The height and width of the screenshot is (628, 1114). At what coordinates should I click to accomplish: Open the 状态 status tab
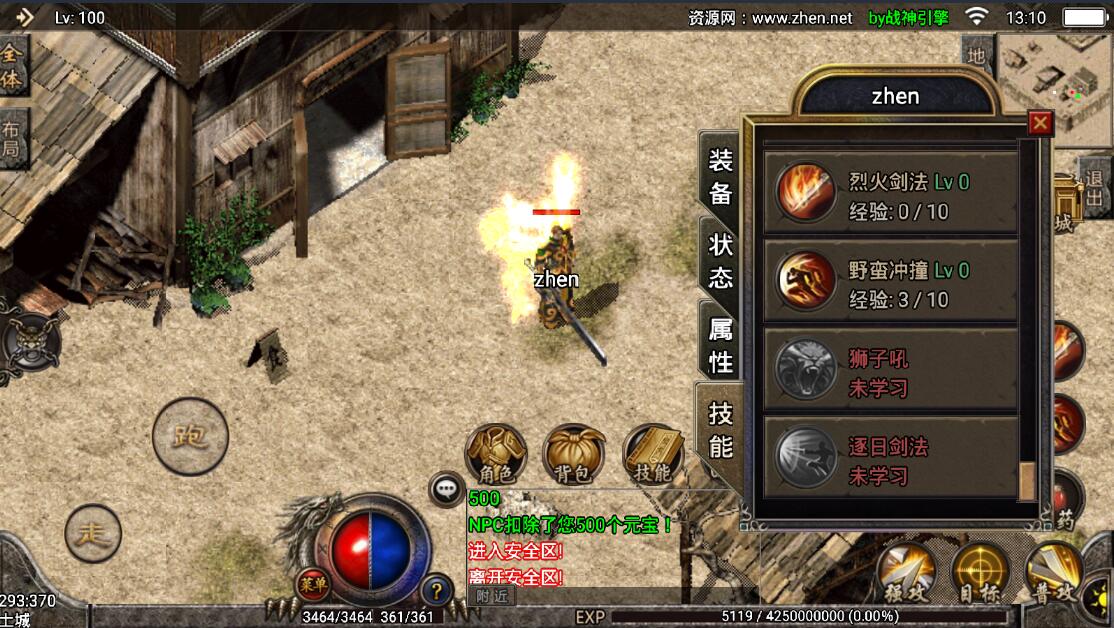coord(720,261)
